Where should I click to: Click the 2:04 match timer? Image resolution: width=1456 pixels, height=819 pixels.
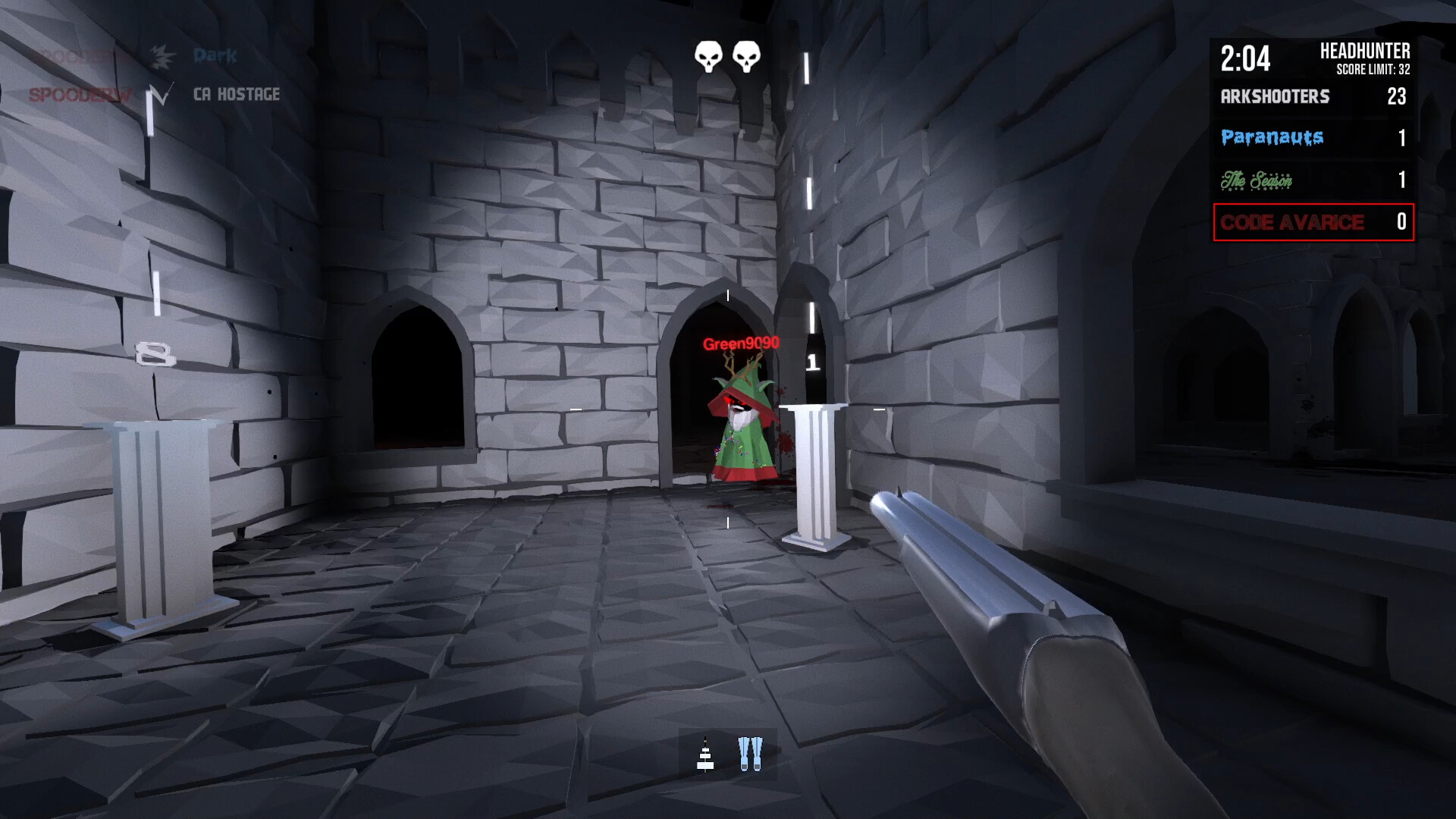pyautogui.click(x=1246, y=55)
